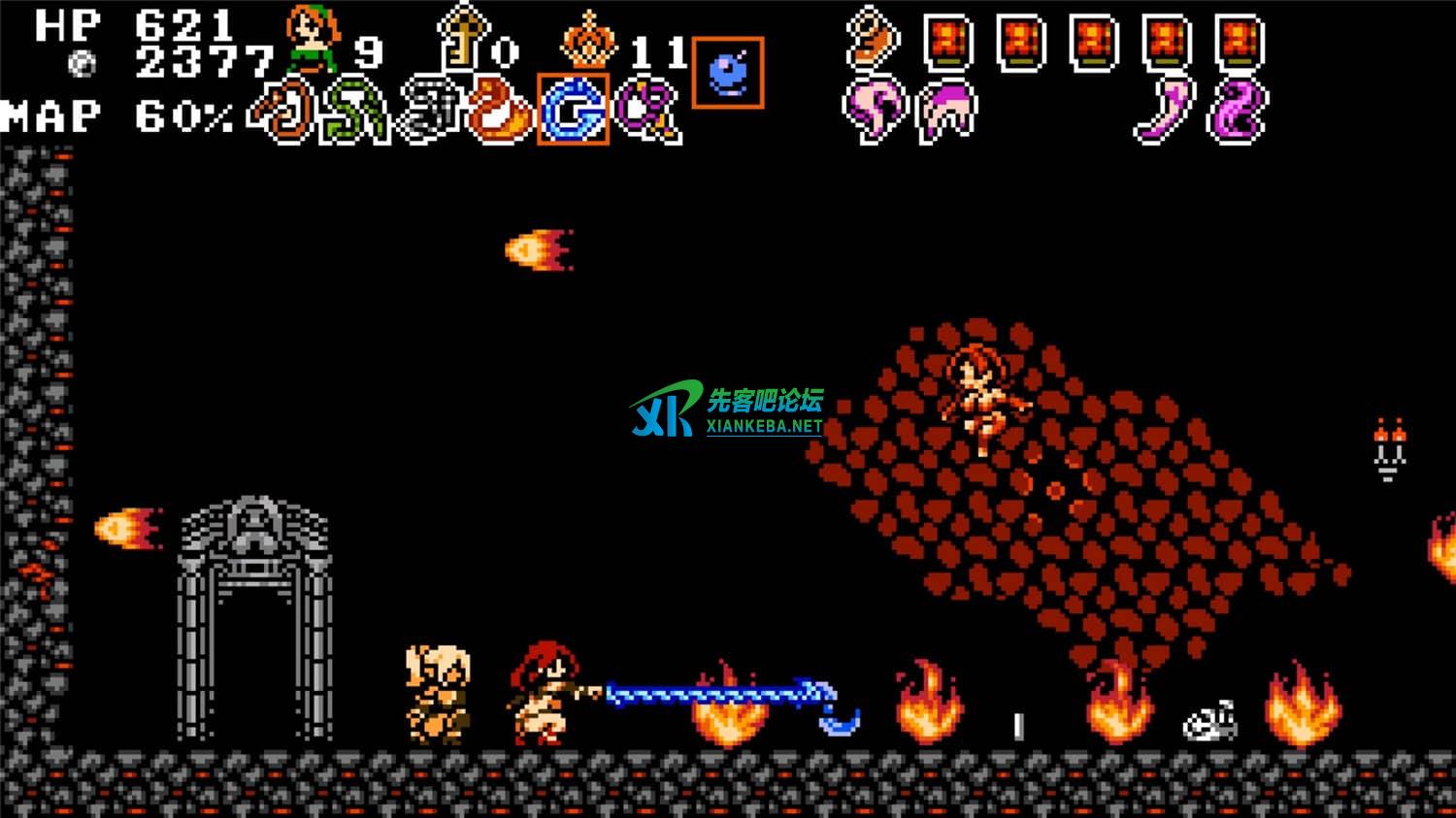Select the pink tentacle relic icon

873,111
